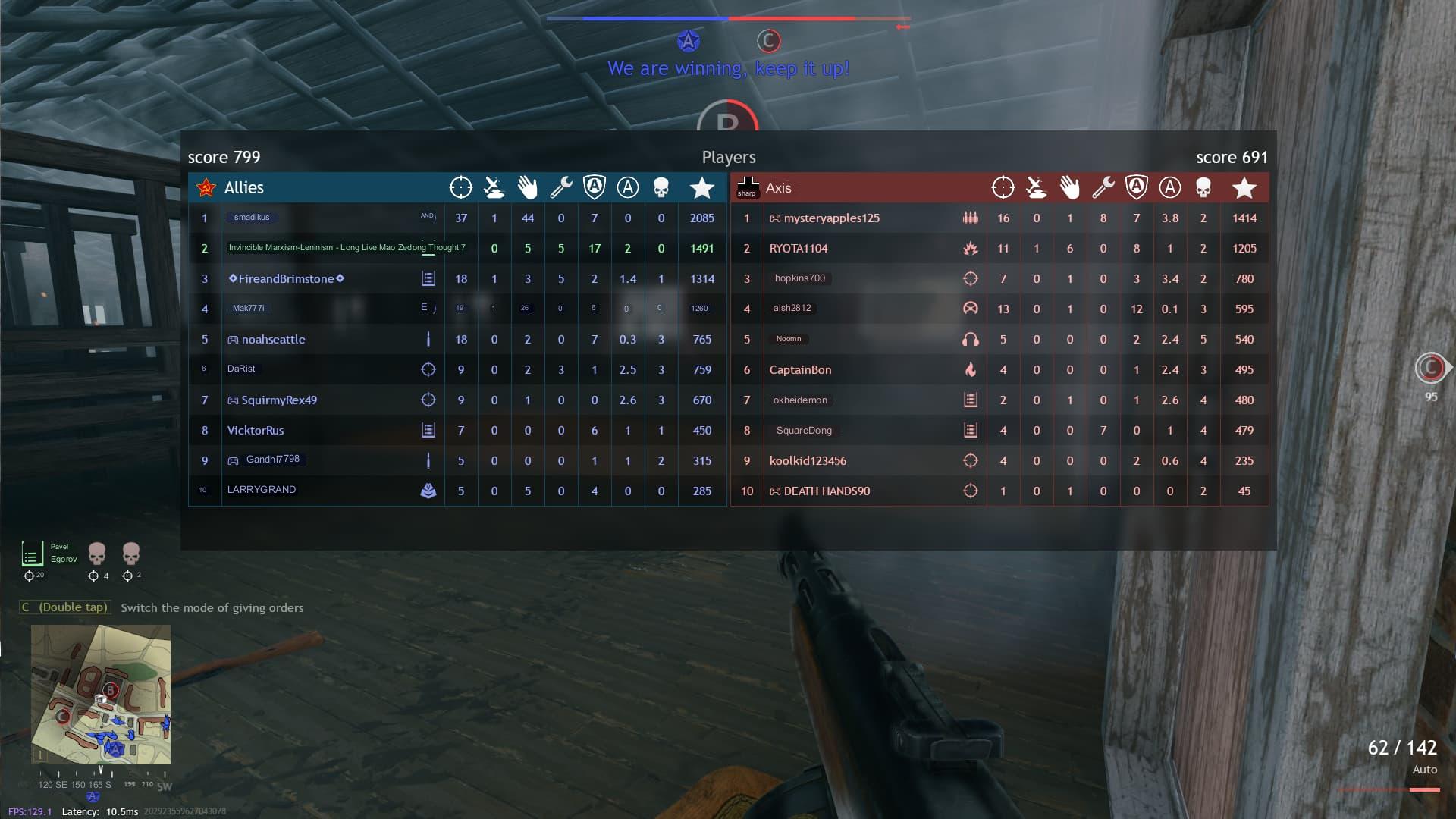Click the score star icon on Axis side
This screenshot has height=819, width=1456.
click(1244, 187)
